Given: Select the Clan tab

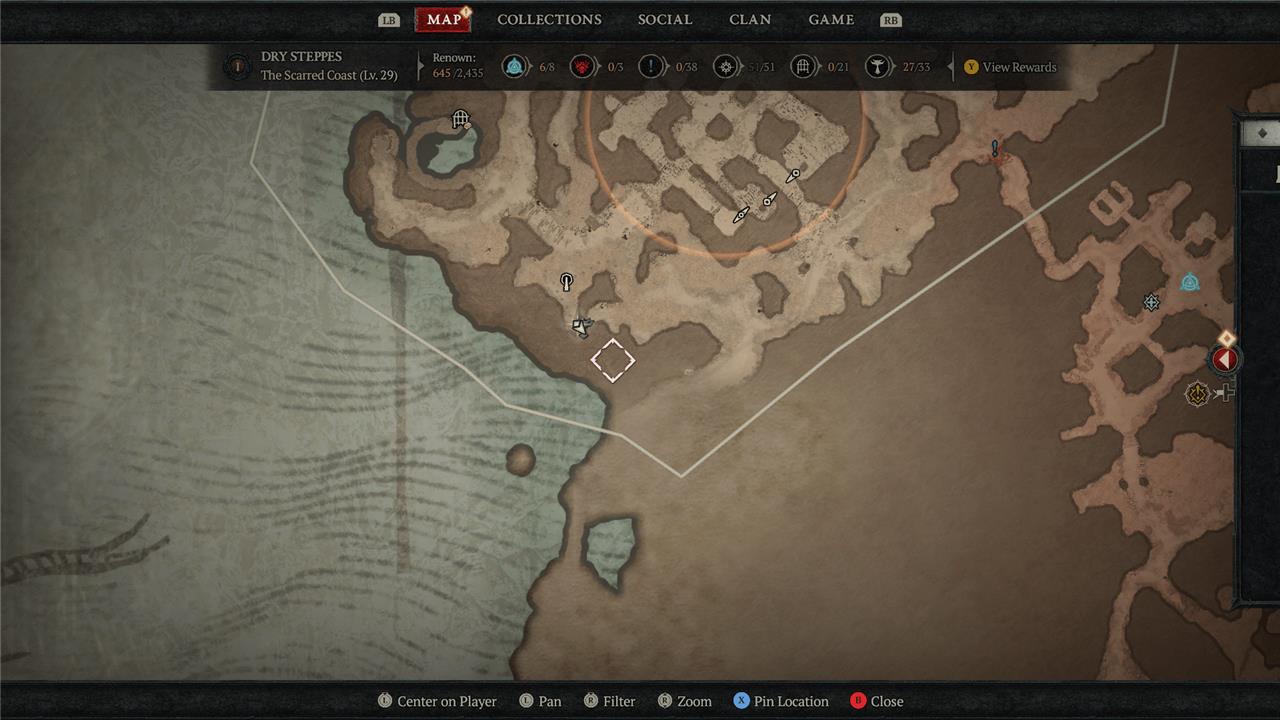Looking at the screenshot, I should (x=750, y=20).
